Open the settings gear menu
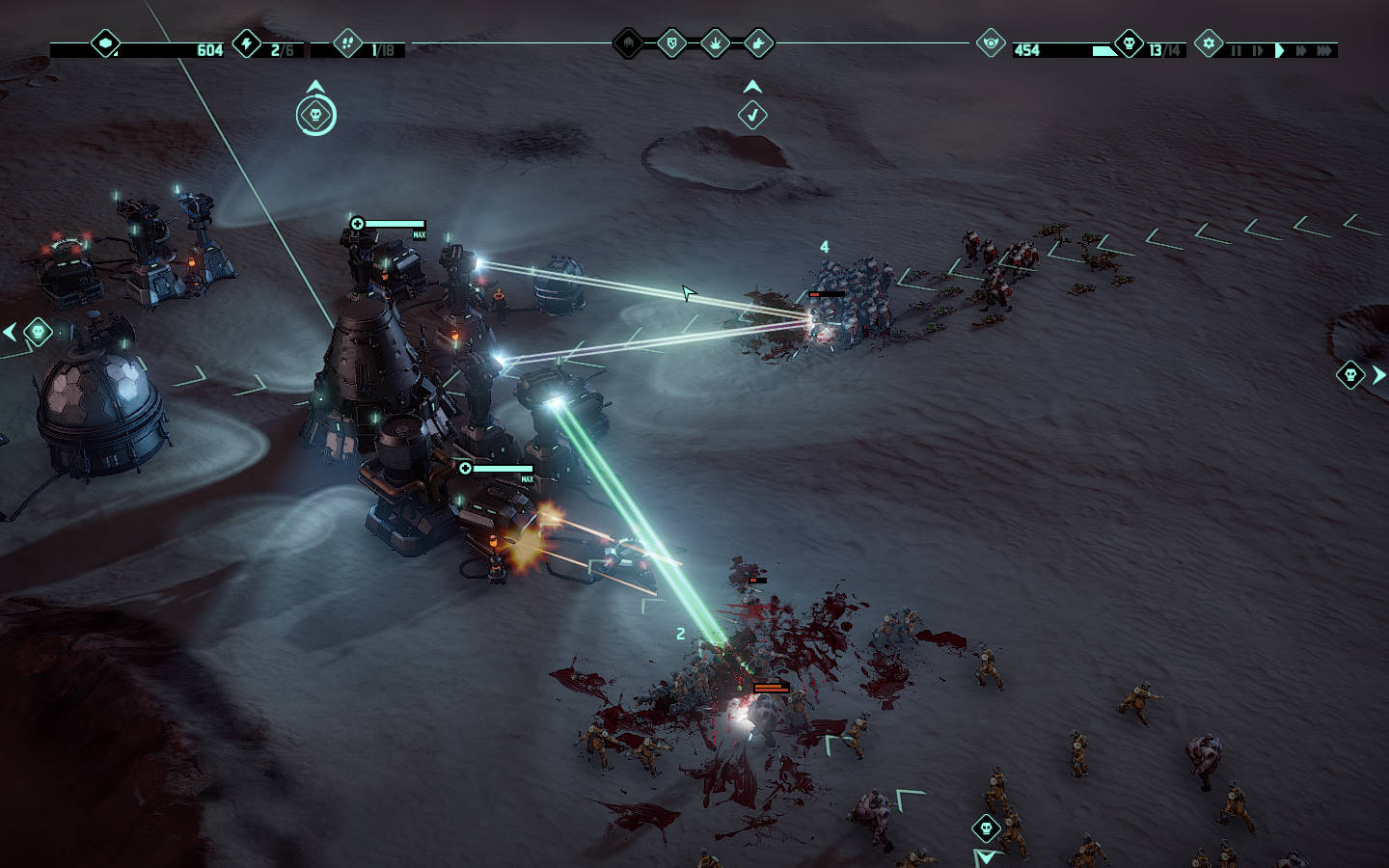Viewport: 1389px width, 868px height. pyautogui.click(x=1208, y=43)
